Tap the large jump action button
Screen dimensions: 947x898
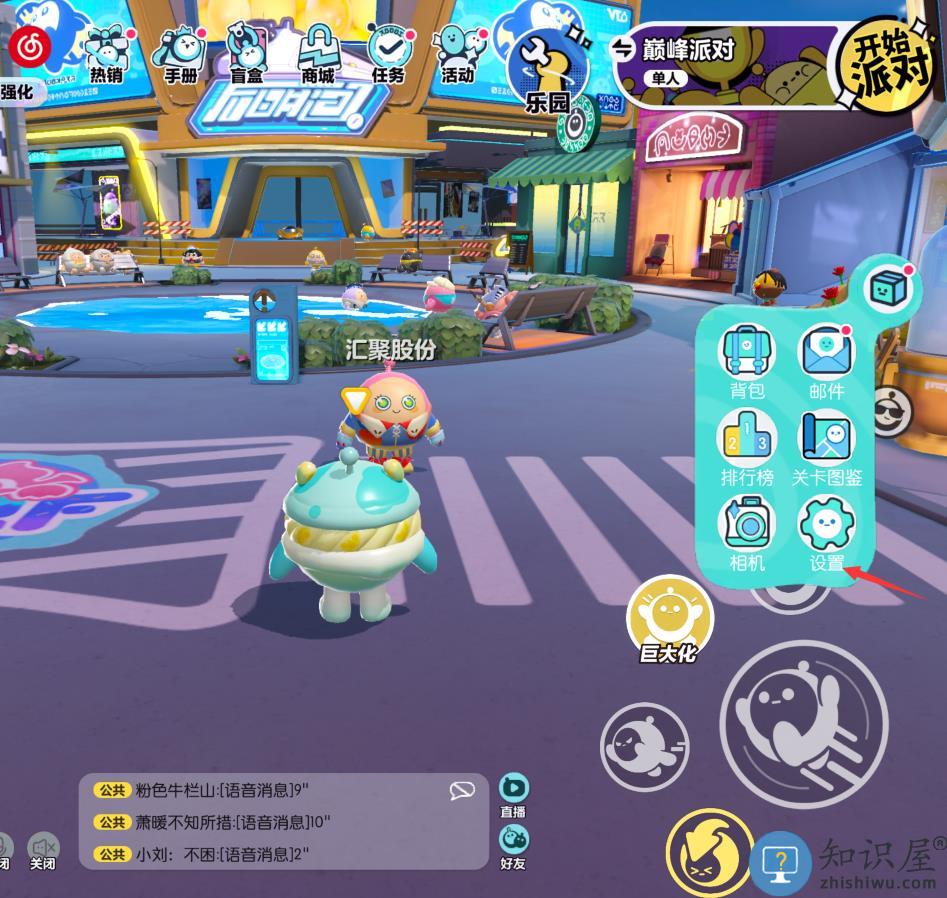tap(803, 723)
